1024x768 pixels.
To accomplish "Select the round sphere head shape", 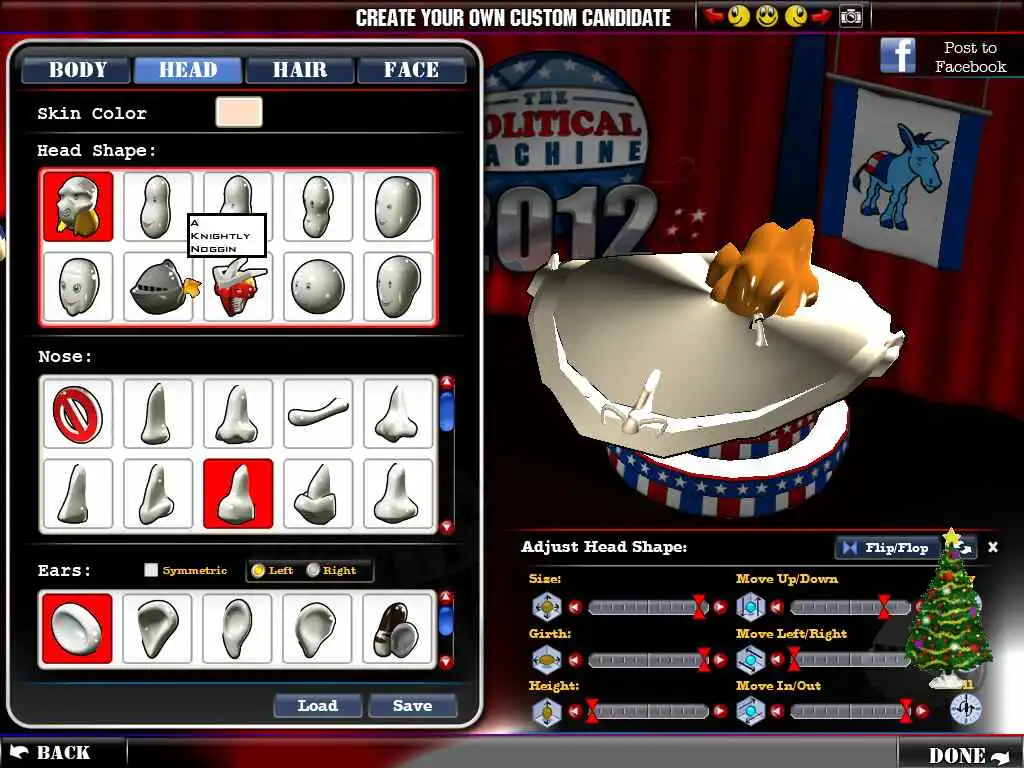I will point(318,287).
